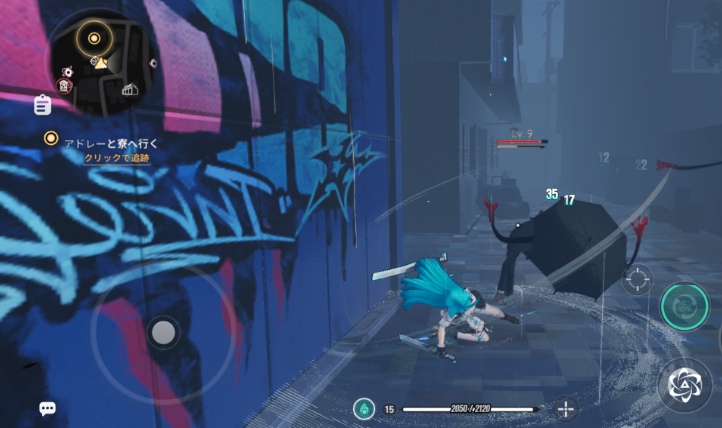Activate the teal circular skill button

[x=685, y=305]
